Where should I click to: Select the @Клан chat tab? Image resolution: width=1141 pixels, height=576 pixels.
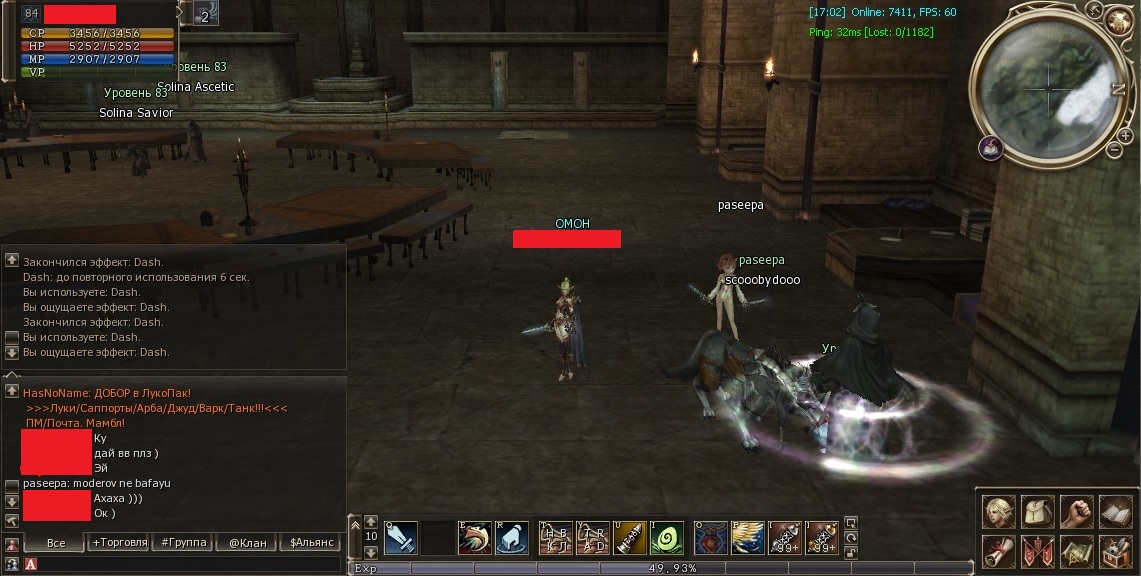(247, 542)
